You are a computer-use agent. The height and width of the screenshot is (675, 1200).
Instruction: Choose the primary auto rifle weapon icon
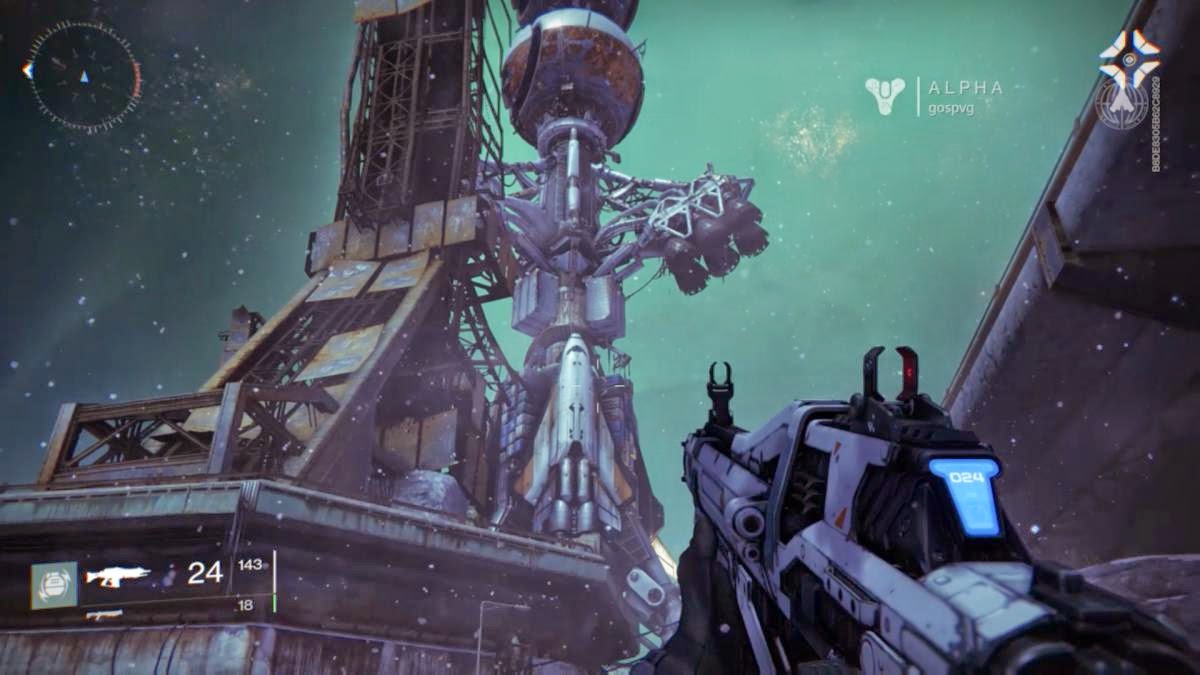point(117,575)
